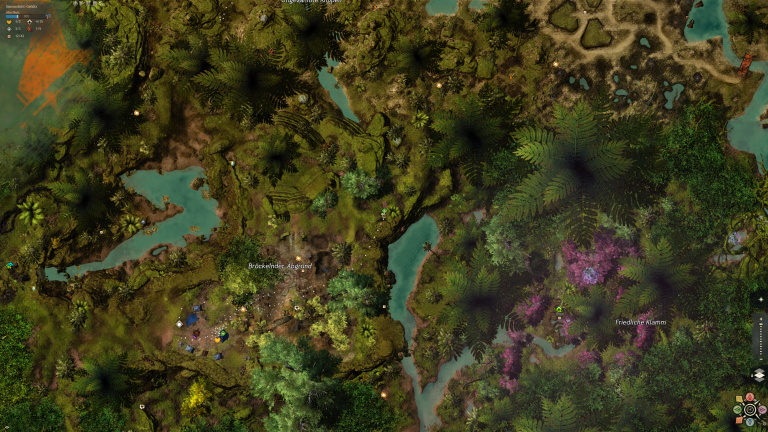This screenshot has height=432, width=768.
Task: Adjust the map zoom slider
Action: pyautogui.click(x=760, y=340)
